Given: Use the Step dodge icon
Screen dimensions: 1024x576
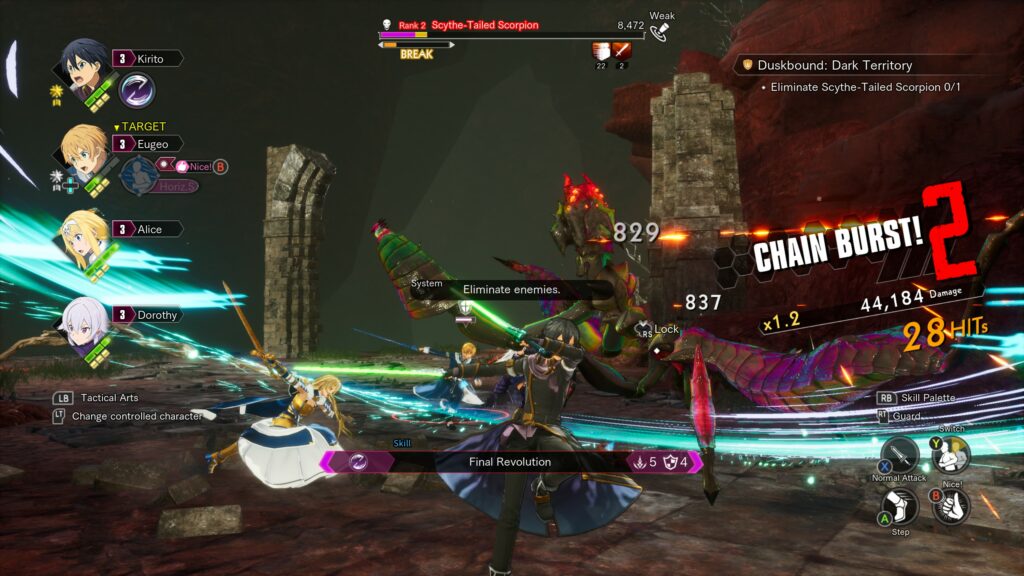Looking at the screenshot, I should [901, 505].
